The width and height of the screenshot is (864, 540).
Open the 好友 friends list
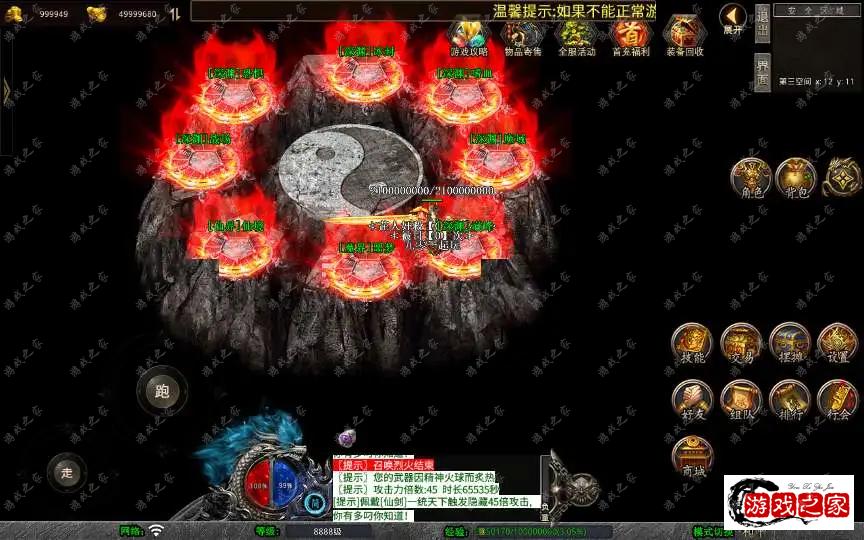[692, 398]
